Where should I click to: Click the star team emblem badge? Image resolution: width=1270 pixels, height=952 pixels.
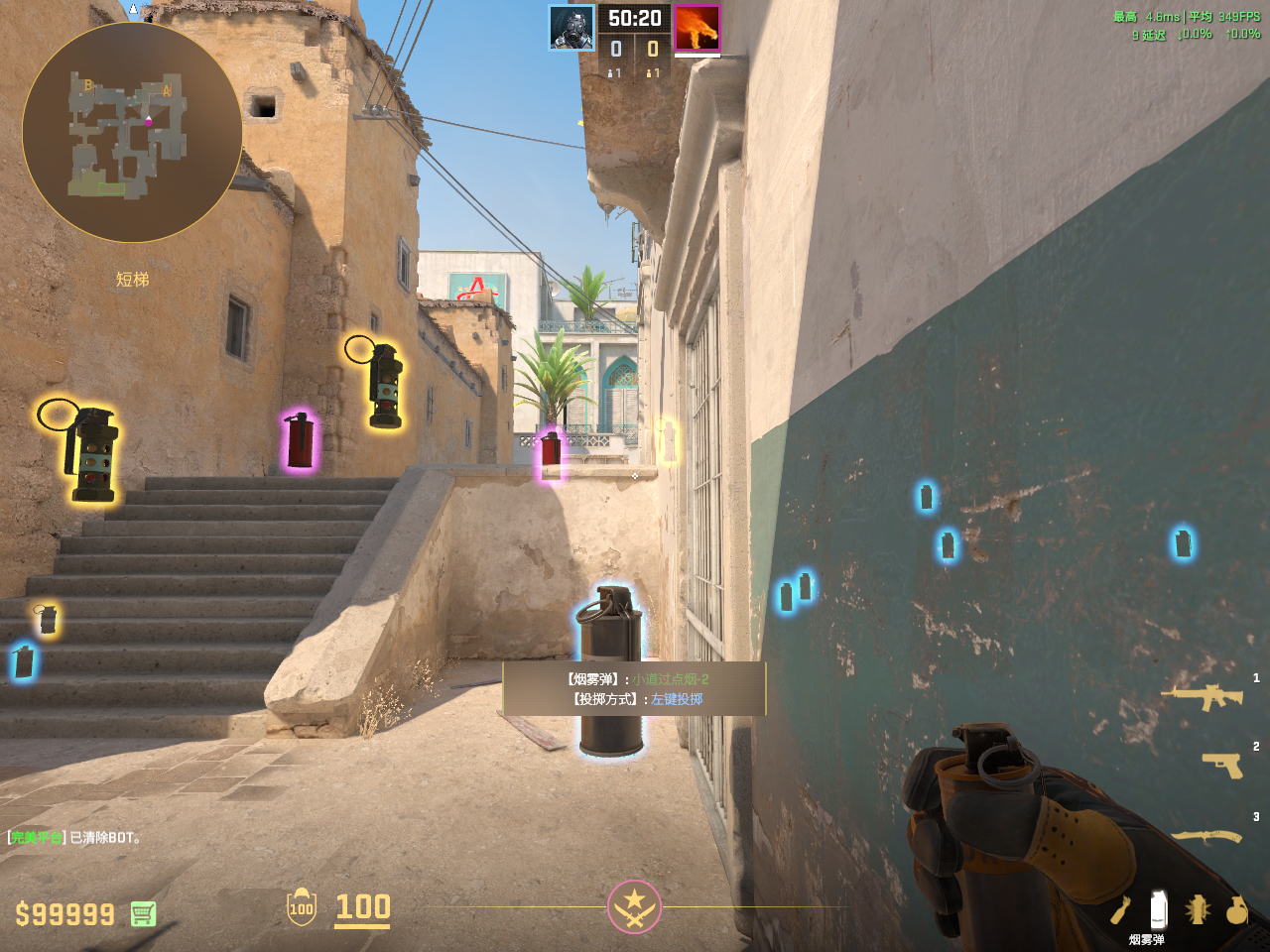click(634, 906)
